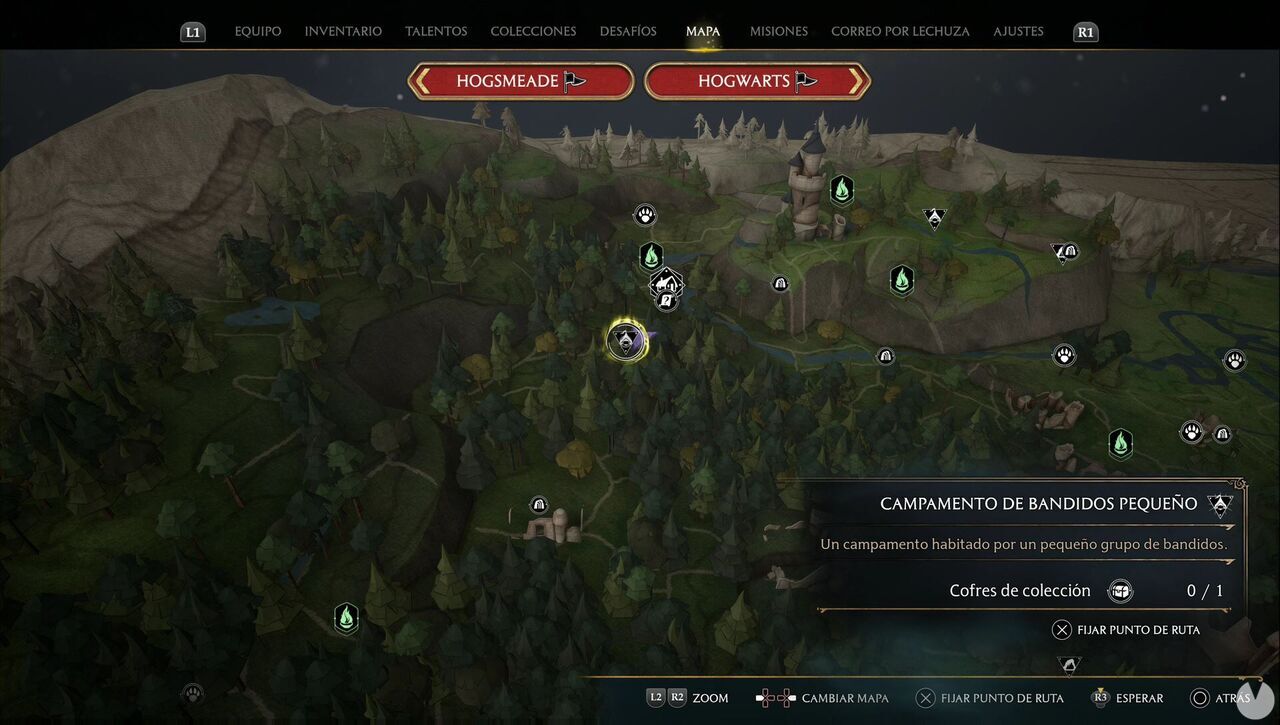Open the beast den paw print icon near the tower
The height and width of the screenshot is (725, 1280).
coord(645,214)
